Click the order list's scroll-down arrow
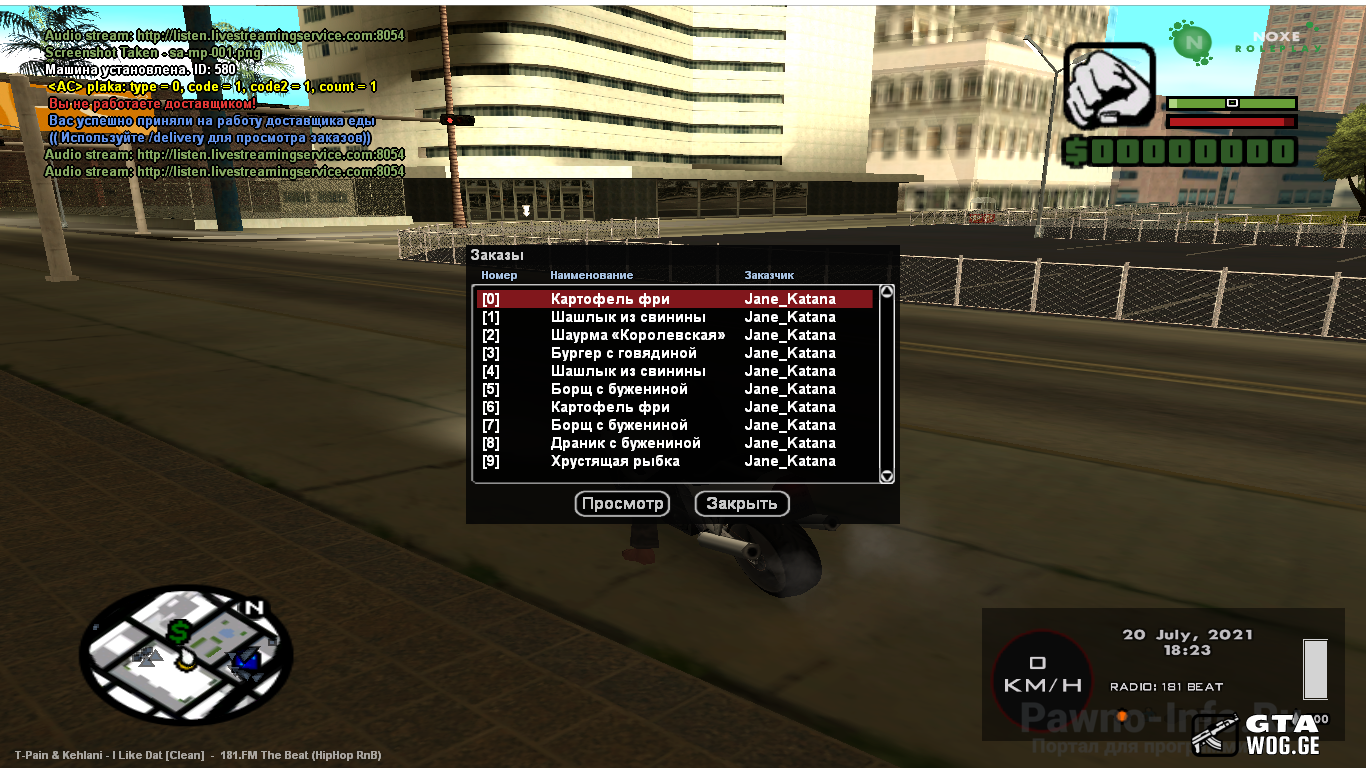This screenshot has width=1366, height=768. point(886,476)
